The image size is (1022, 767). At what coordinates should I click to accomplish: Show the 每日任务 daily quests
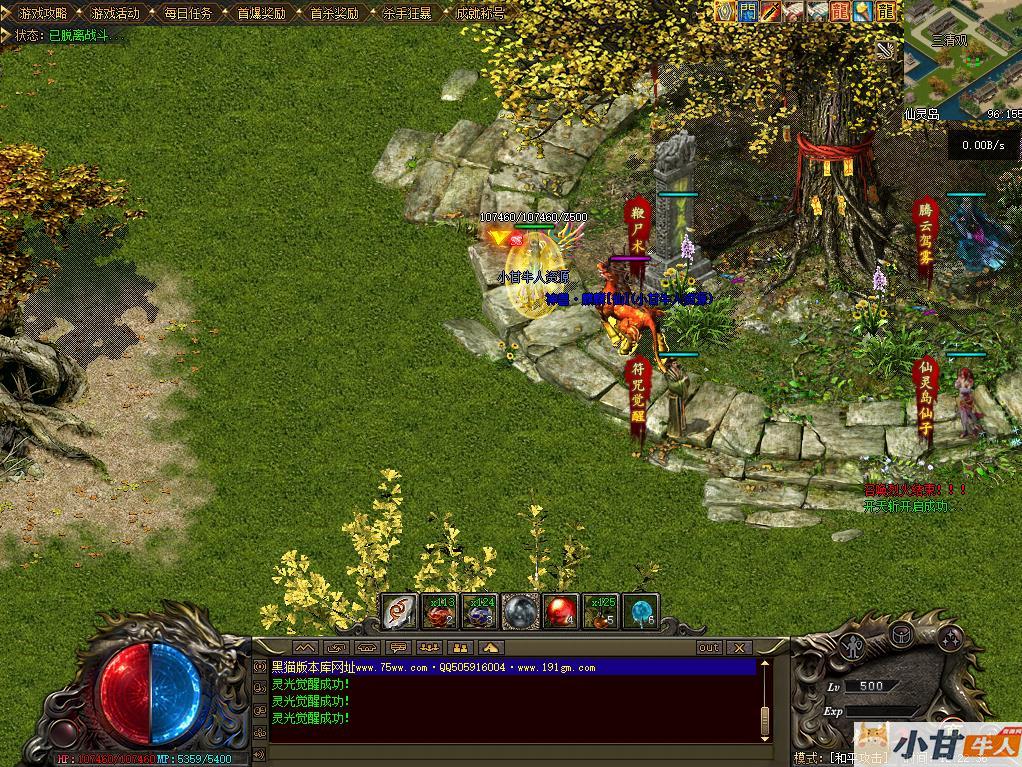[x=188, y=14]
